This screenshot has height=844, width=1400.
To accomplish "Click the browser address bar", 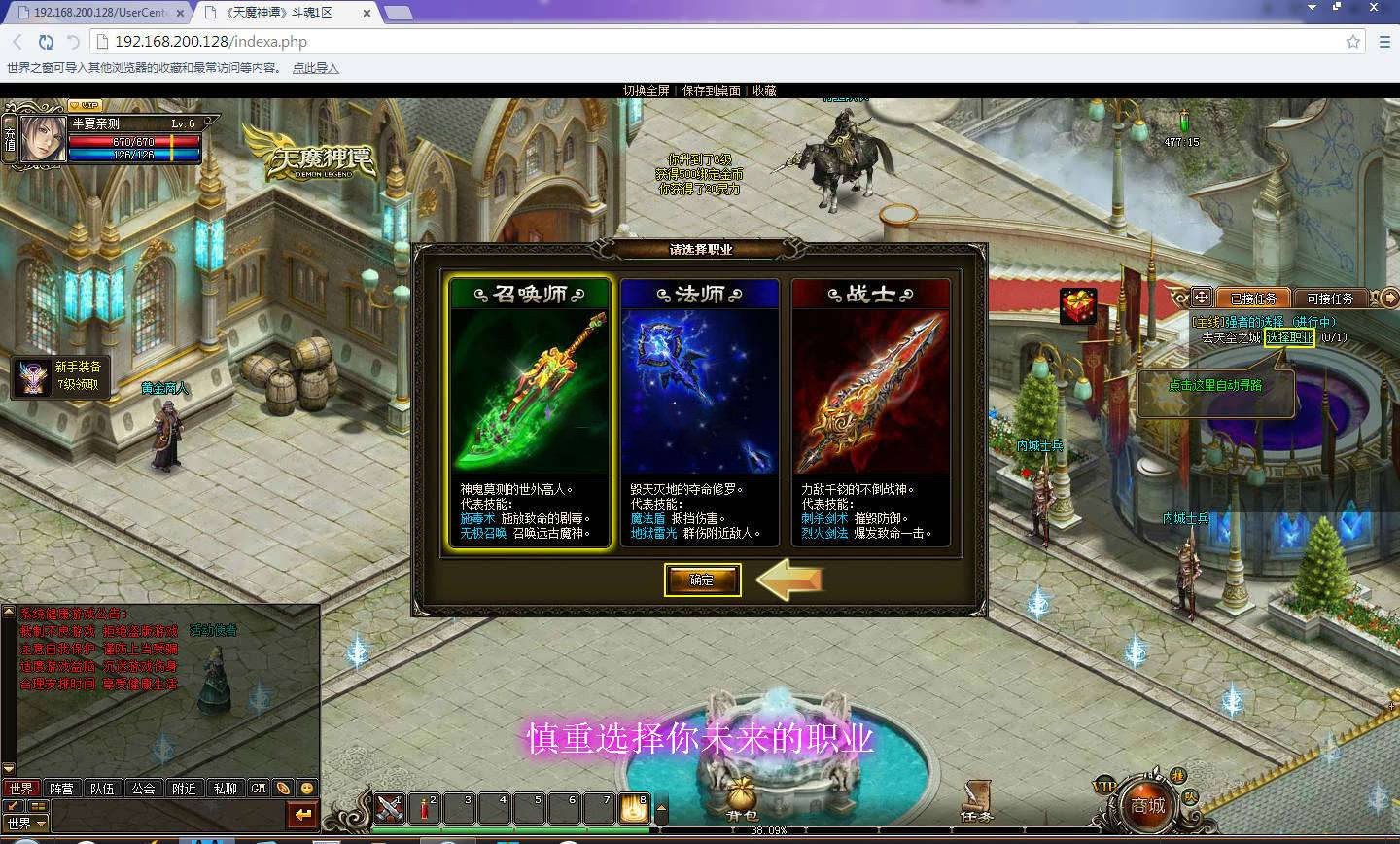I will 389,42.
